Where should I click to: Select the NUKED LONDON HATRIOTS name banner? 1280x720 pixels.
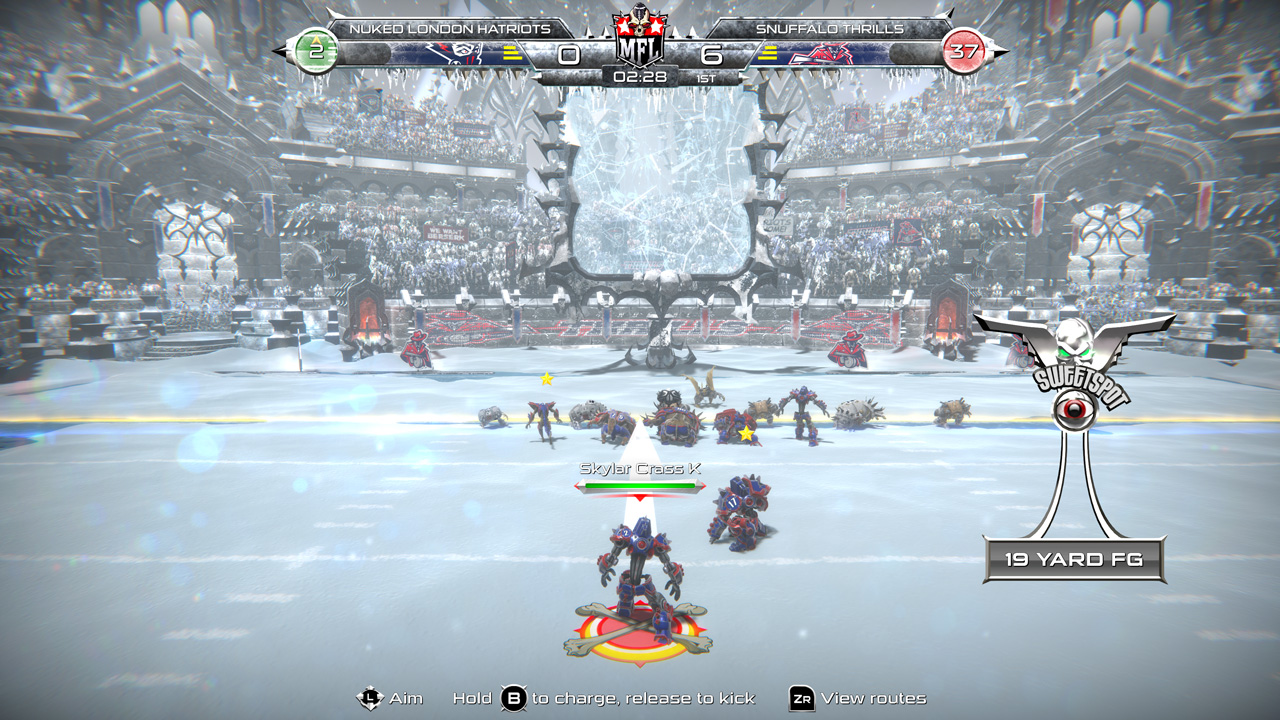pyautogui.click(x=439, y=30)
